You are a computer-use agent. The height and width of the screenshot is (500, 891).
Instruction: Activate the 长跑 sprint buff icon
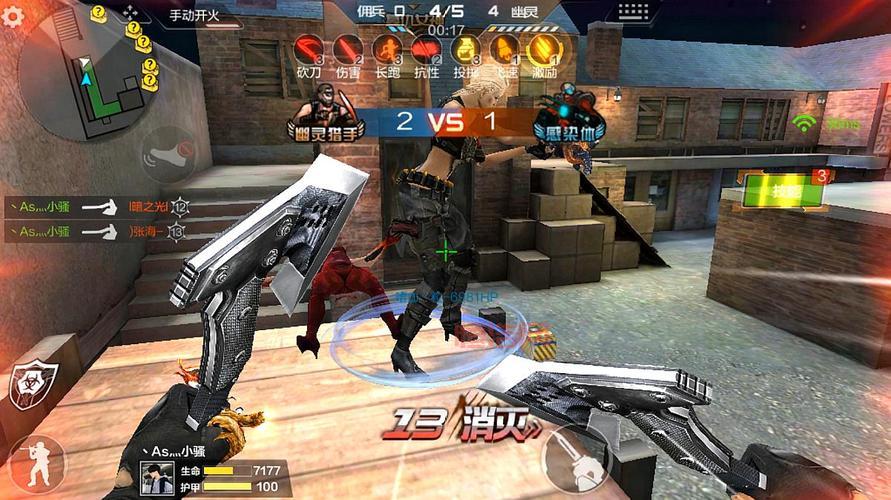tap(387, 48)
